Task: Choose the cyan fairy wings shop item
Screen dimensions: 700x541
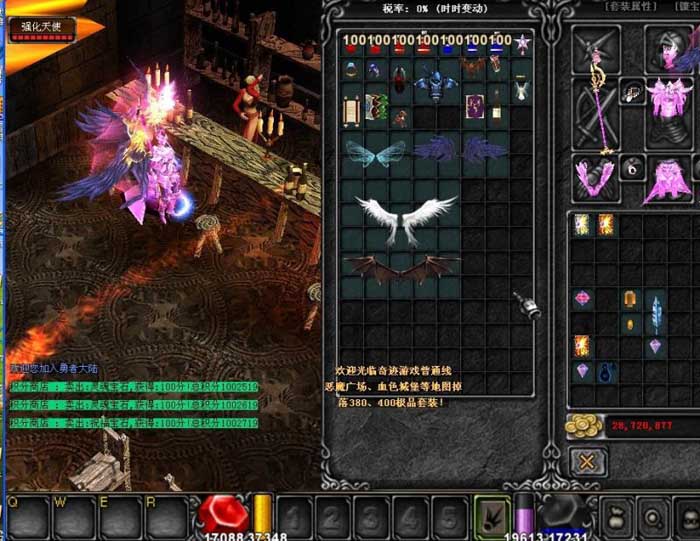Action: 375,153
